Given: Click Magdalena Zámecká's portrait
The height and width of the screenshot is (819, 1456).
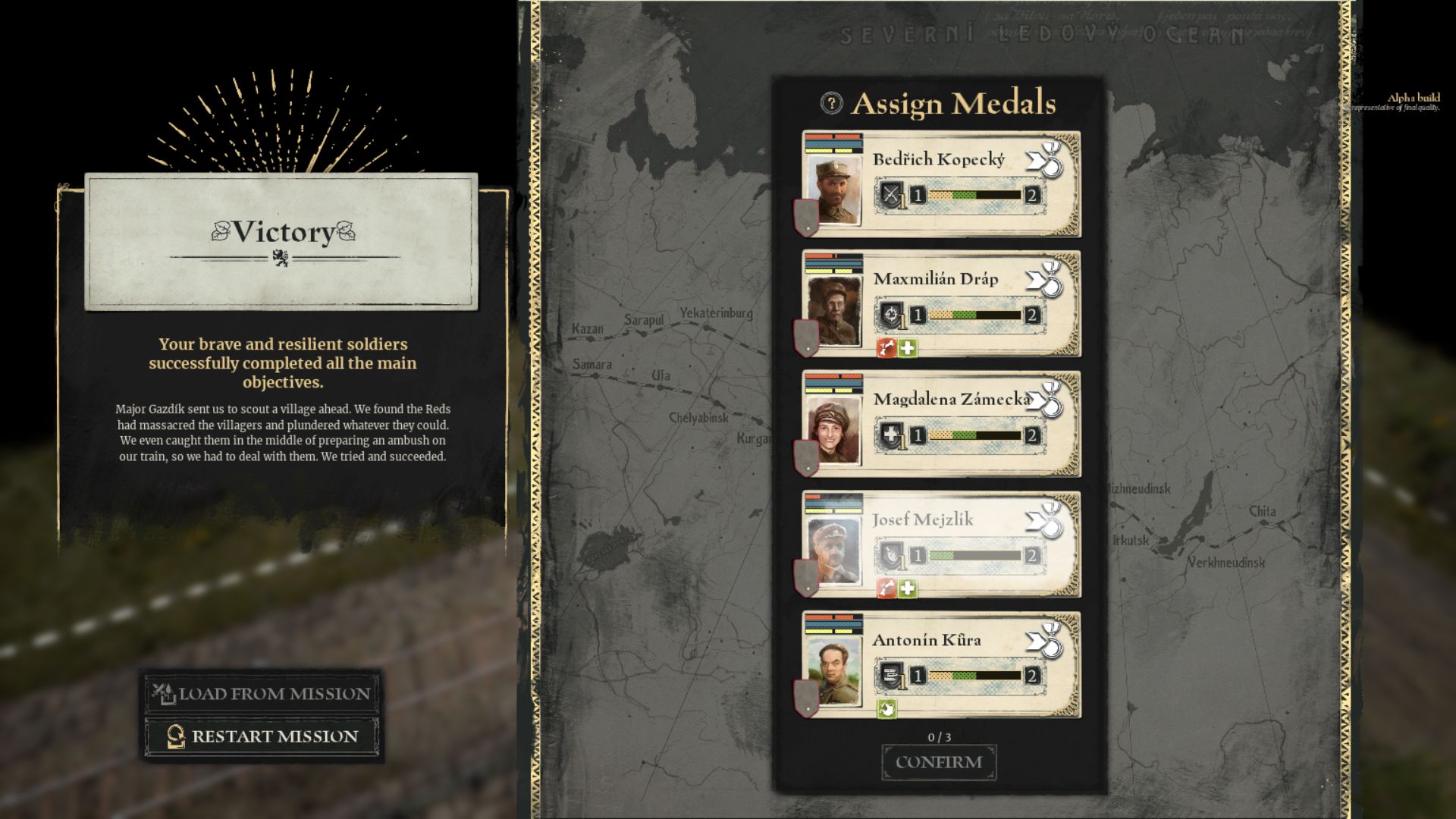Looking at the screenshot, I should 834,431.
